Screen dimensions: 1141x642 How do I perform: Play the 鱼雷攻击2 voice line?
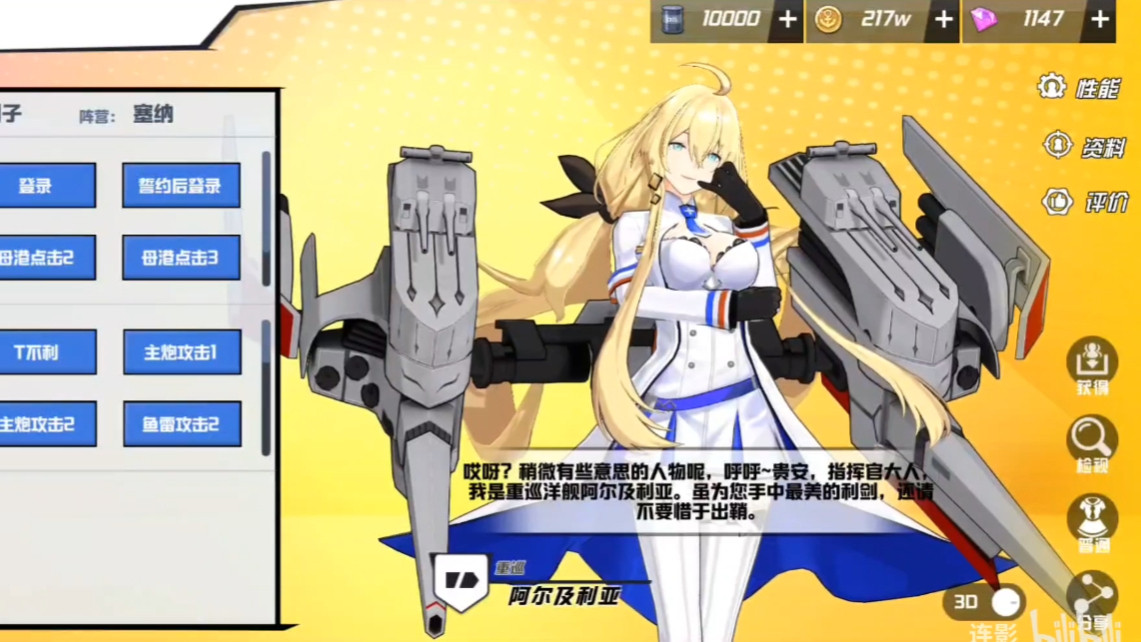[181, 424]
